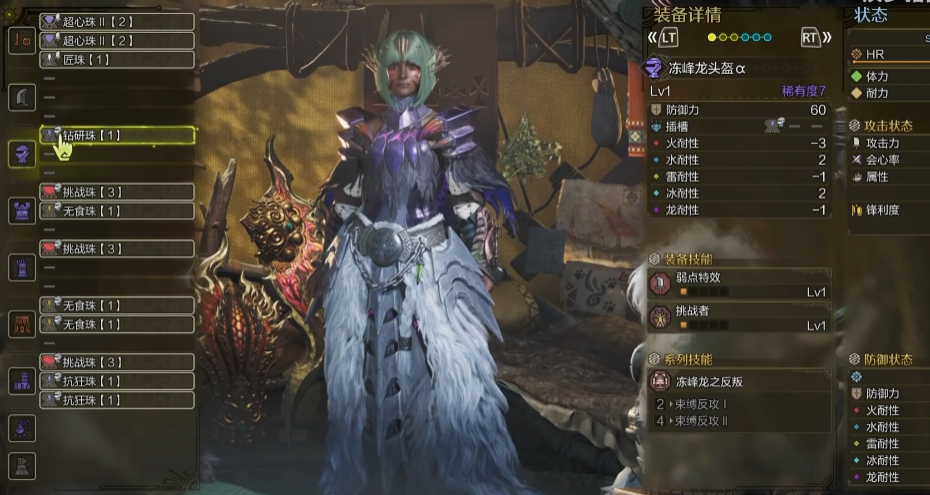Select the waist armor slot icon
This screenshot has height=495, width=930.
[22, 324]
